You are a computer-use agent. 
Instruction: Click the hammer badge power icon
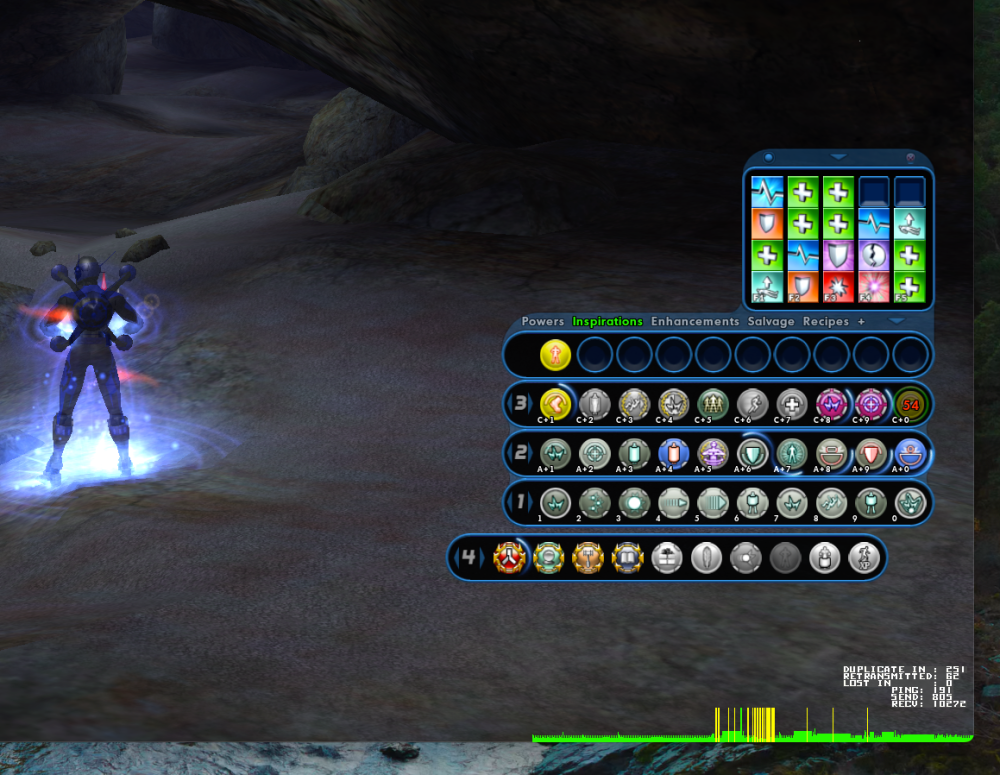coord(588,557)
